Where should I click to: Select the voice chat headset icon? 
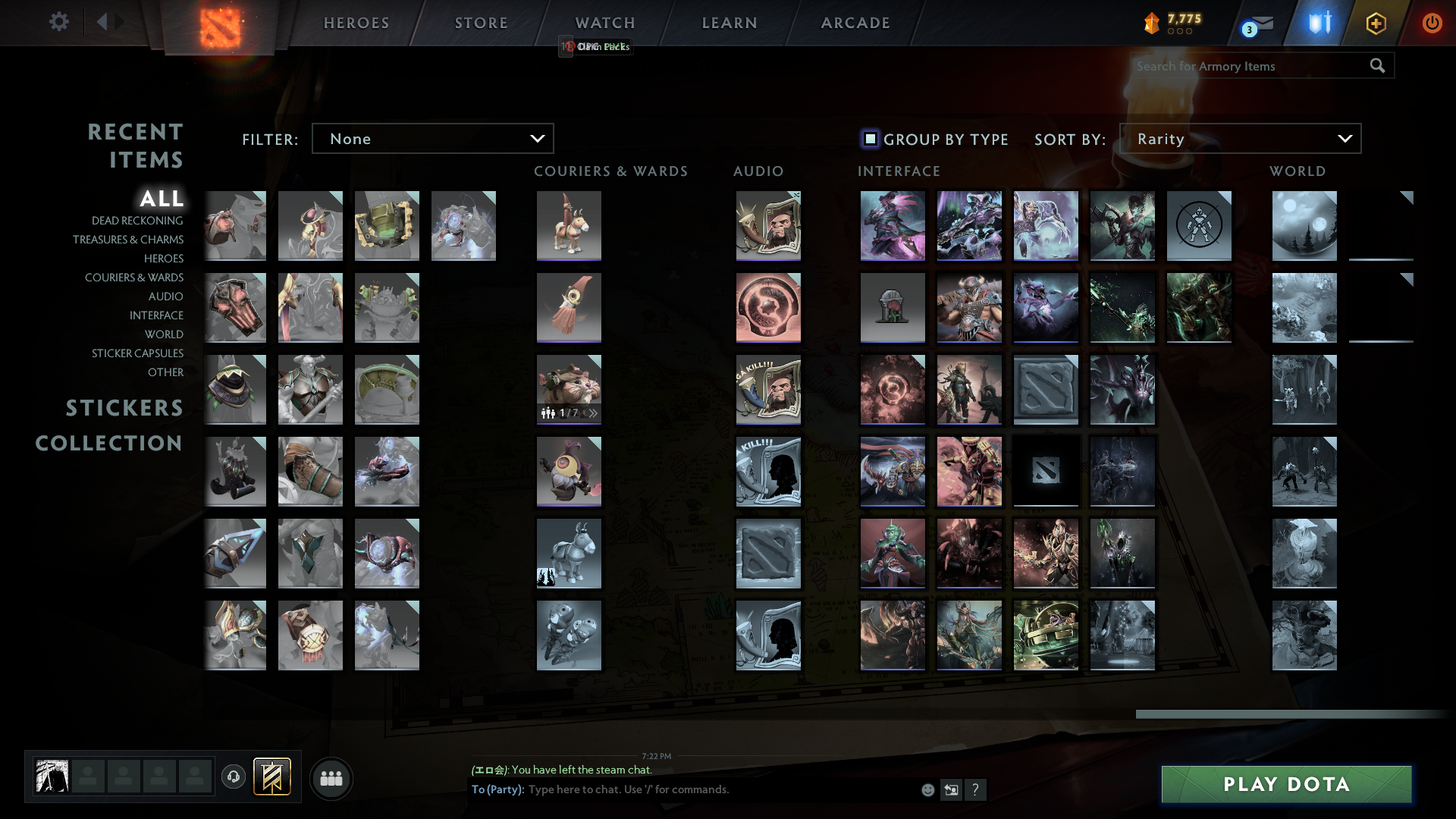tap(234, 777)
